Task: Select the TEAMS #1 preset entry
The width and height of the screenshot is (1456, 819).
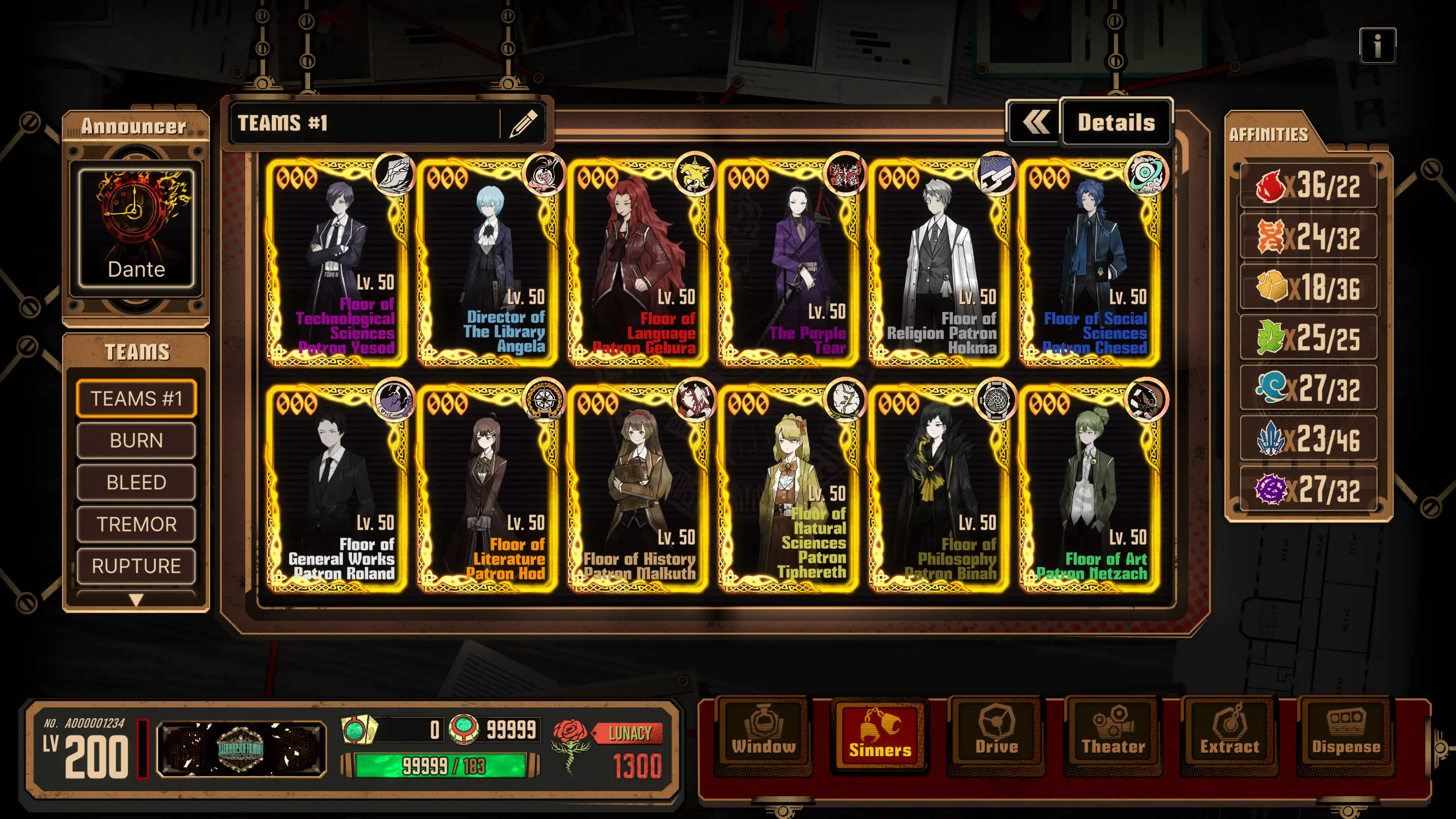Action: click(136, 398)
